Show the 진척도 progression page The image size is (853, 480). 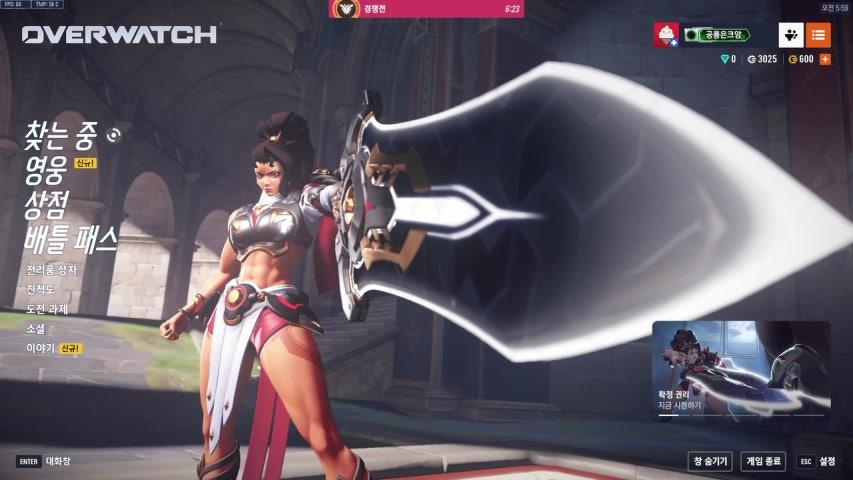tap(41, 289)
